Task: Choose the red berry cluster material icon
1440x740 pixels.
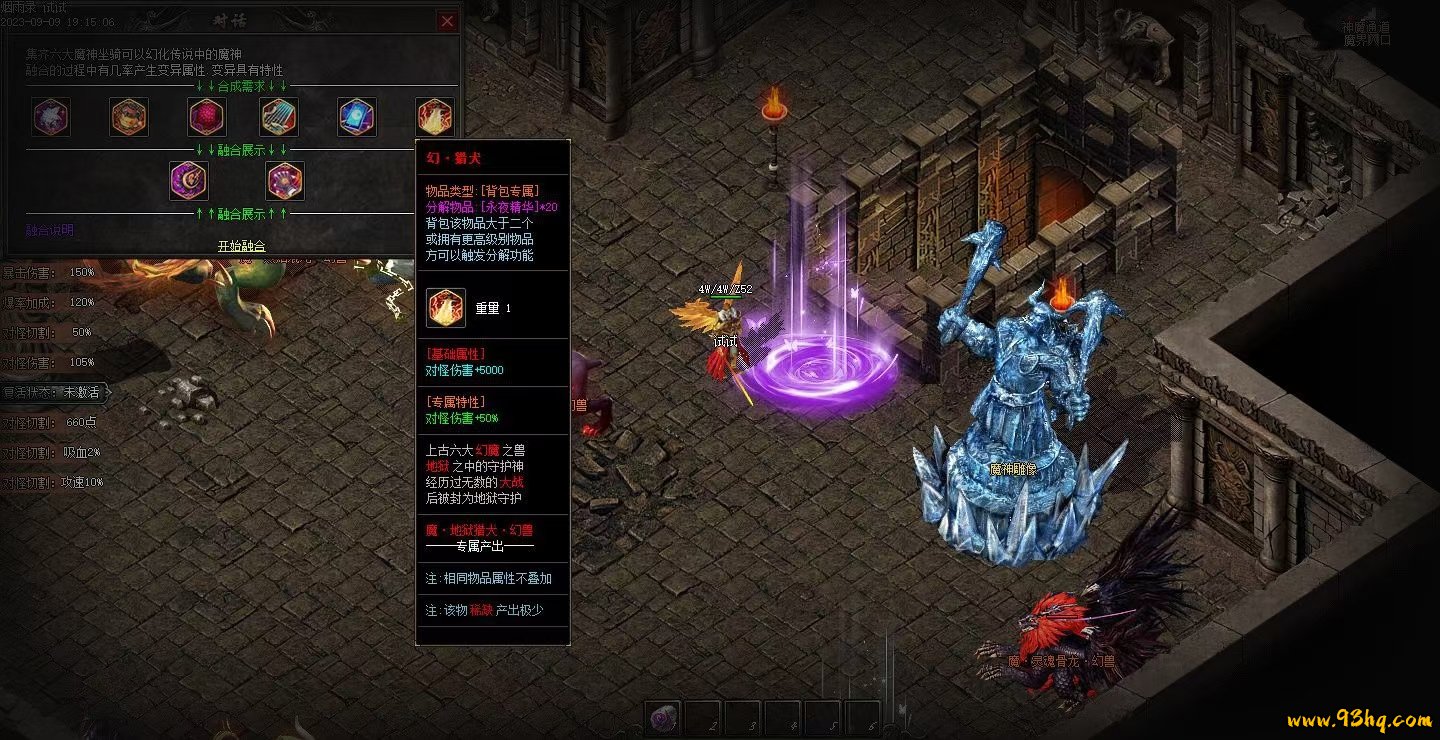Action: (x=207, y=117)
